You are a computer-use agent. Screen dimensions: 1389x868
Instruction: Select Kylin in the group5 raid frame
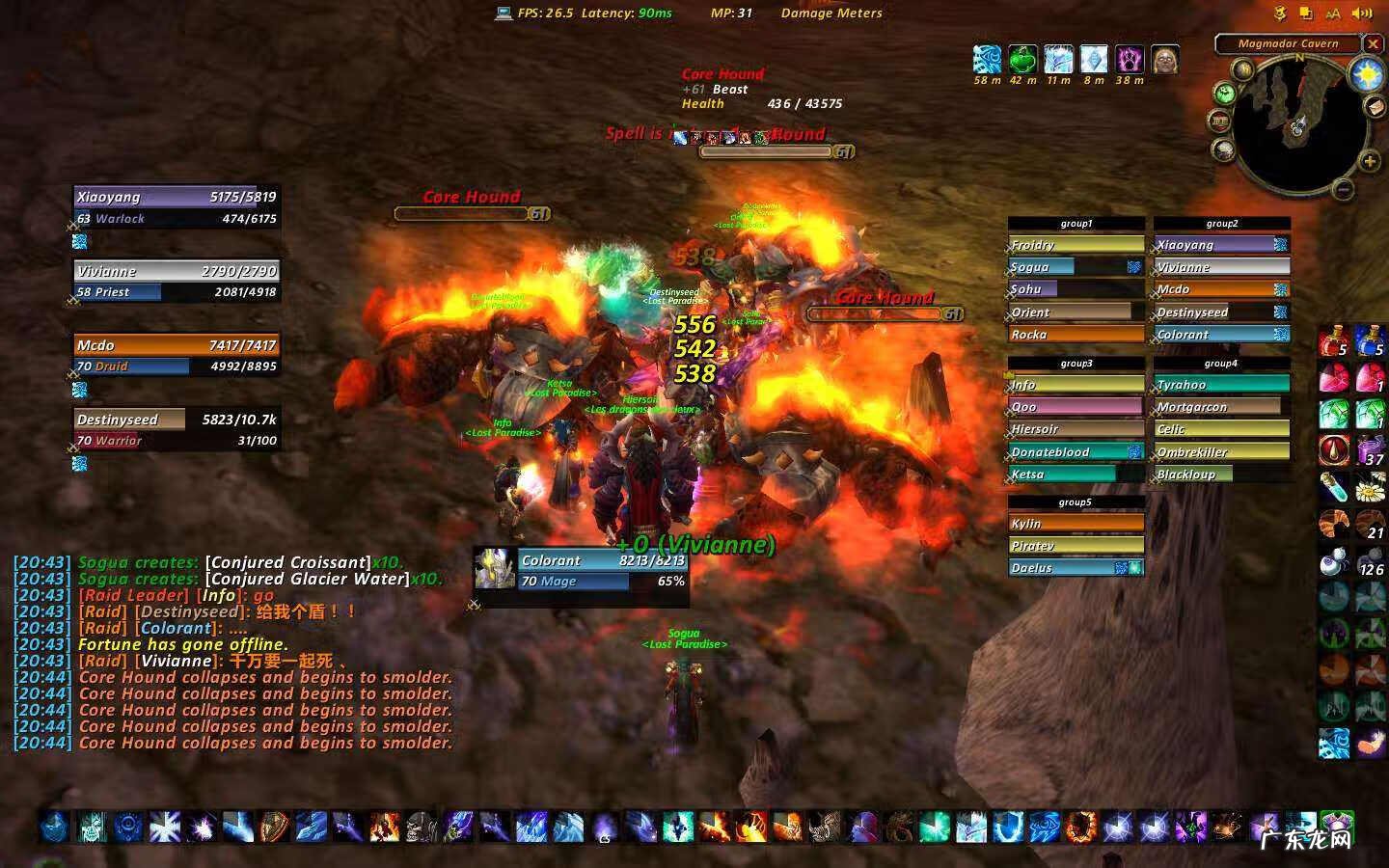point(1076,524)
